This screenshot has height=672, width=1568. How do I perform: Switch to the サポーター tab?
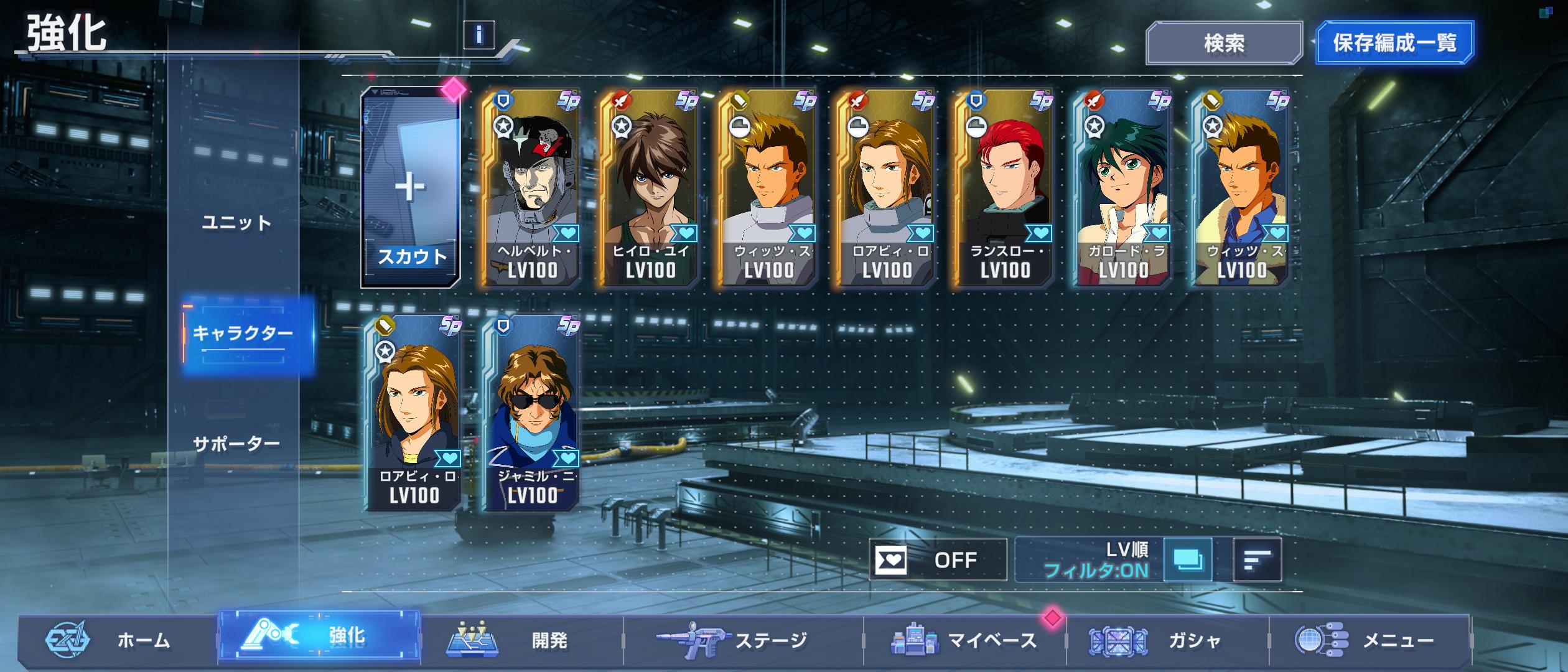[236, 444]
